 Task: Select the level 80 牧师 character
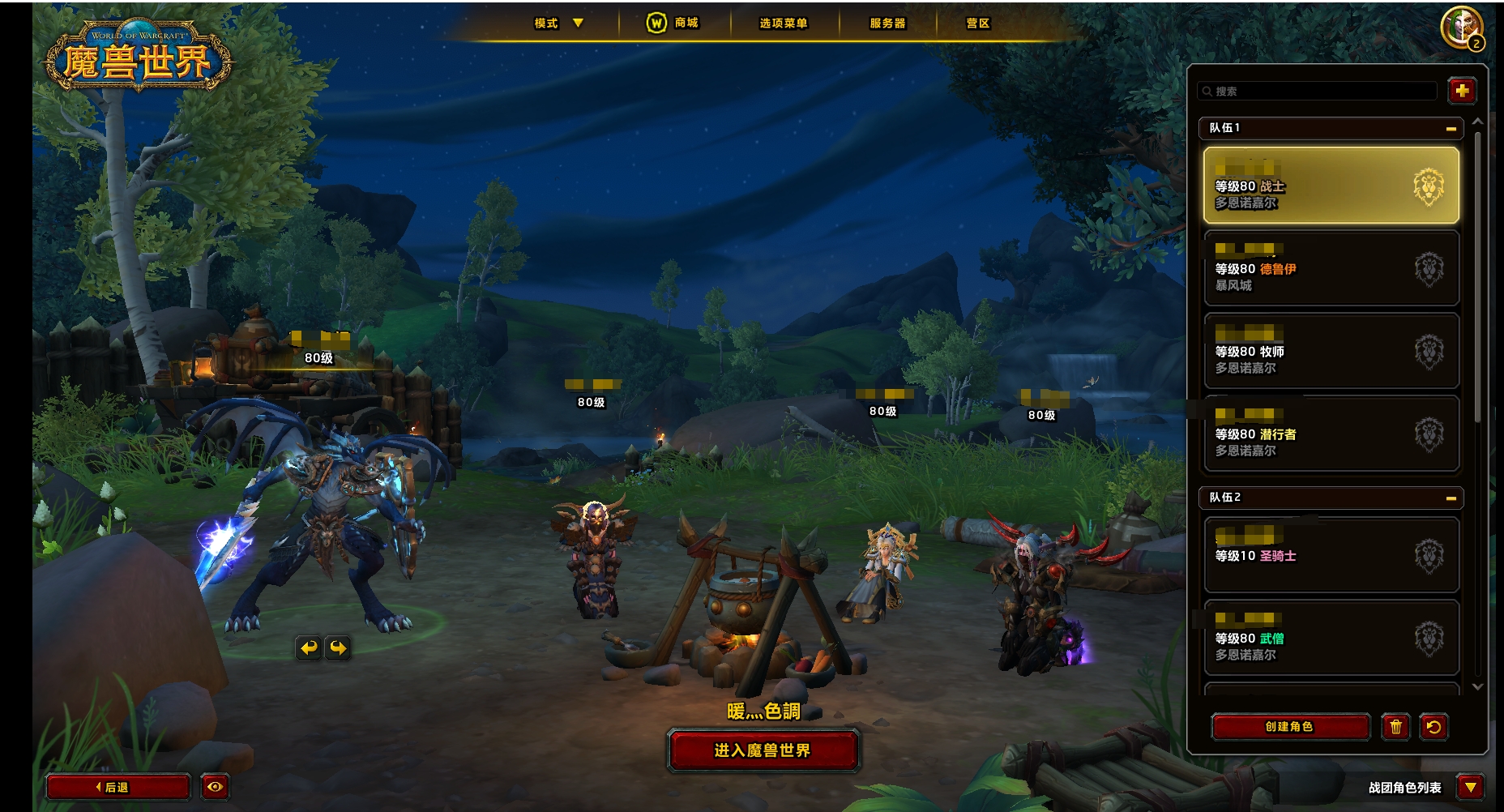tap(1331, 351)
